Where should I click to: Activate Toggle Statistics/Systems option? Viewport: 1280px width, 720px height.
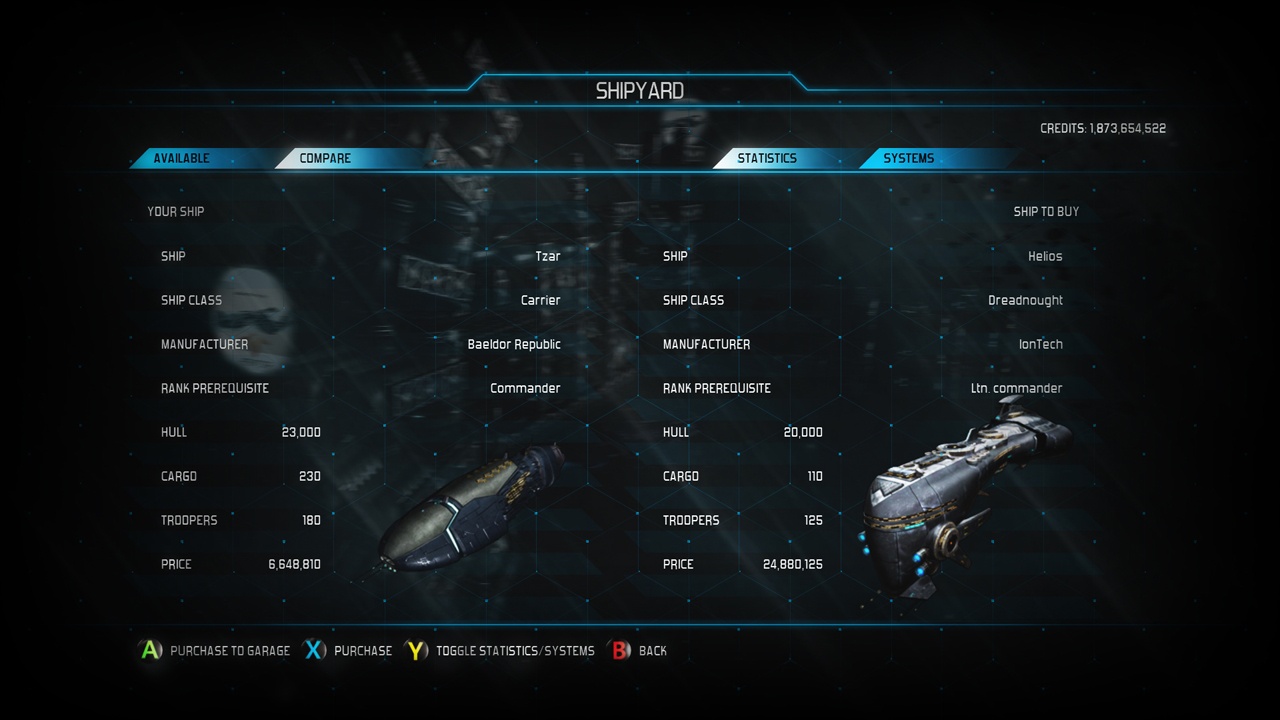(514, 651)
